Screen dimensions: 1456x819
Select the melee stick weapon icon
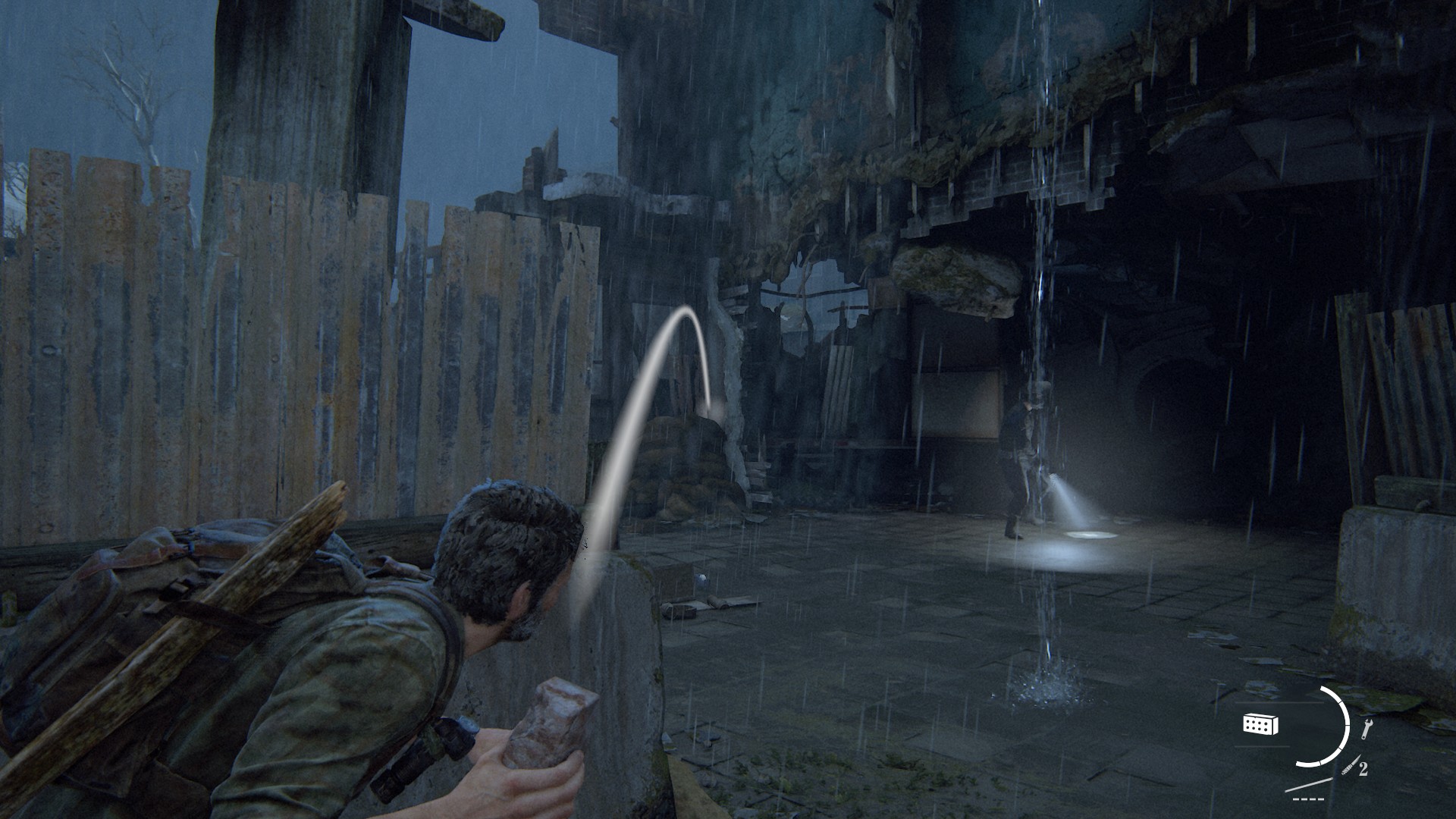pyautogui.click(x=1310, y=785)
